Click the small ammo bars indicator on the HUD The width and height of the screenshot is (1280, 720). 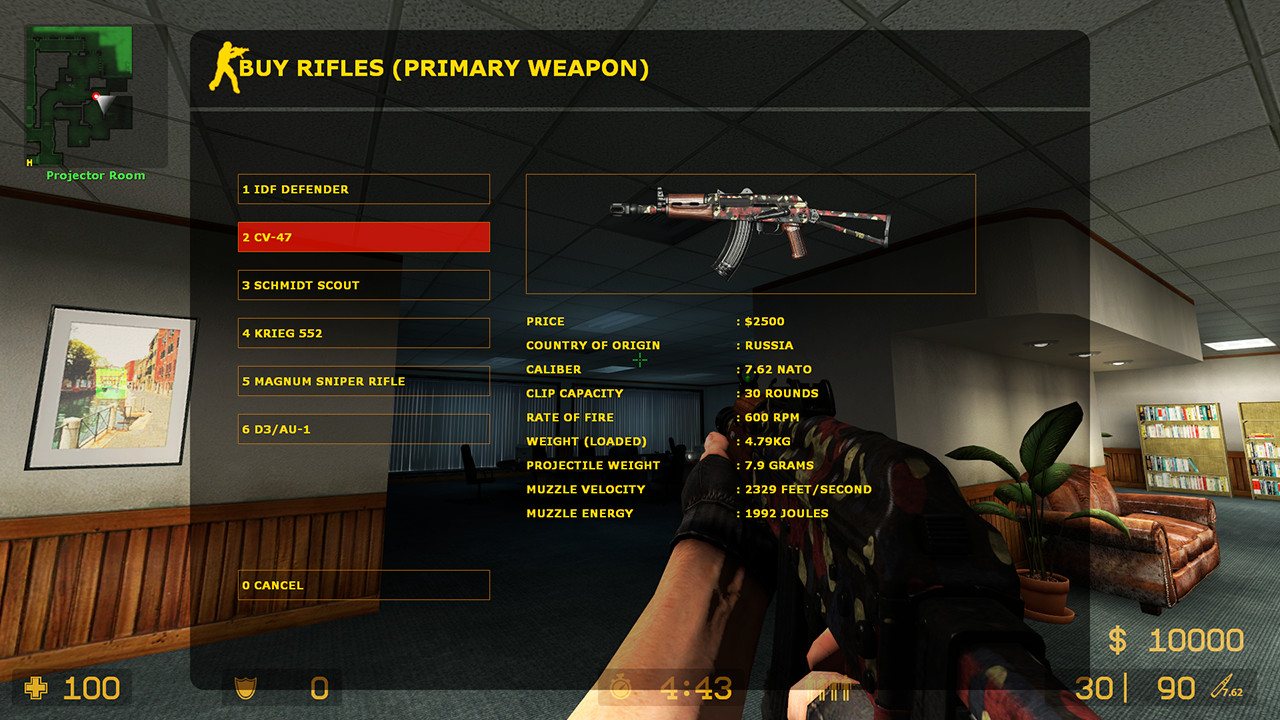pos(833,688)
